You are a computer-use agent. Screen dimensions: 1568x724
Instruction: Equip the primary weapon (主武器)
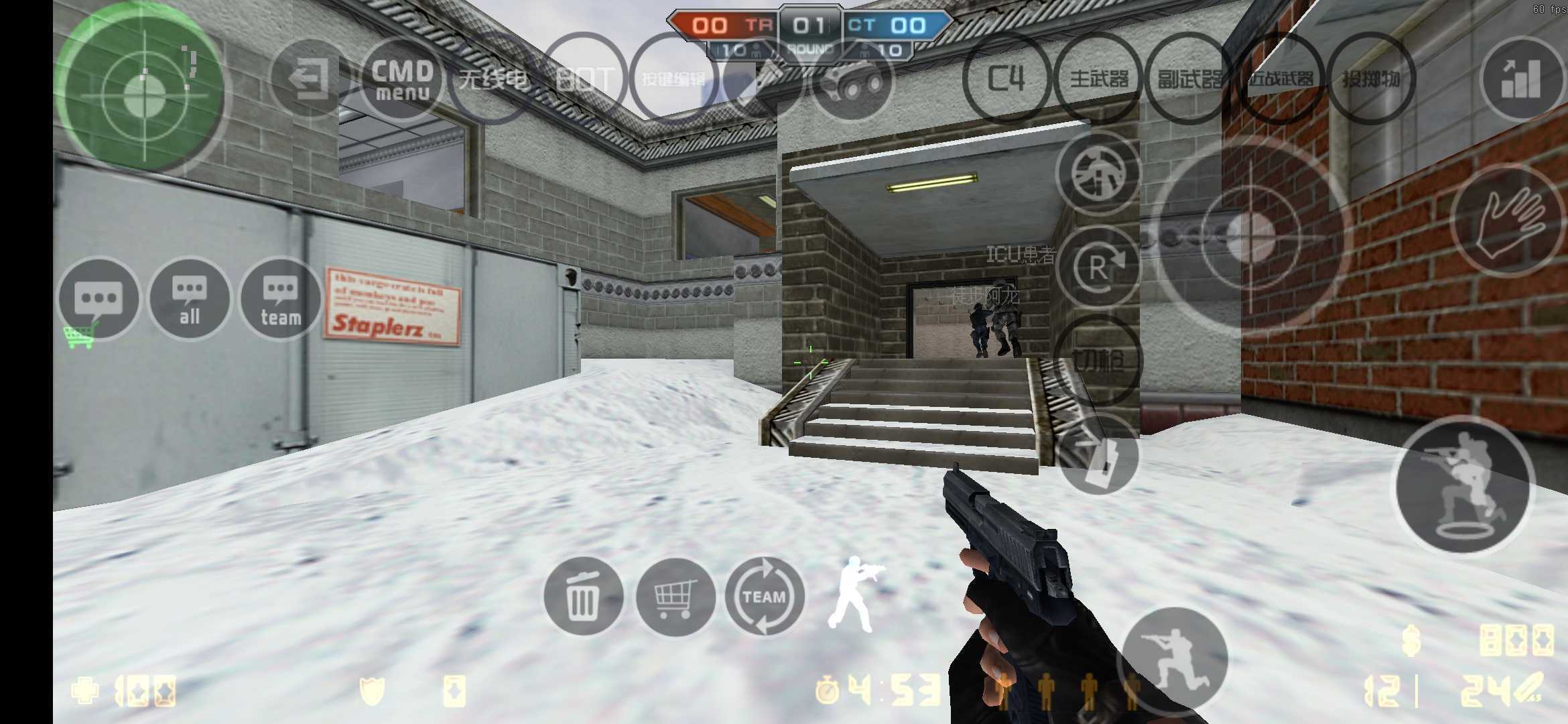(x=1100, y=79)
